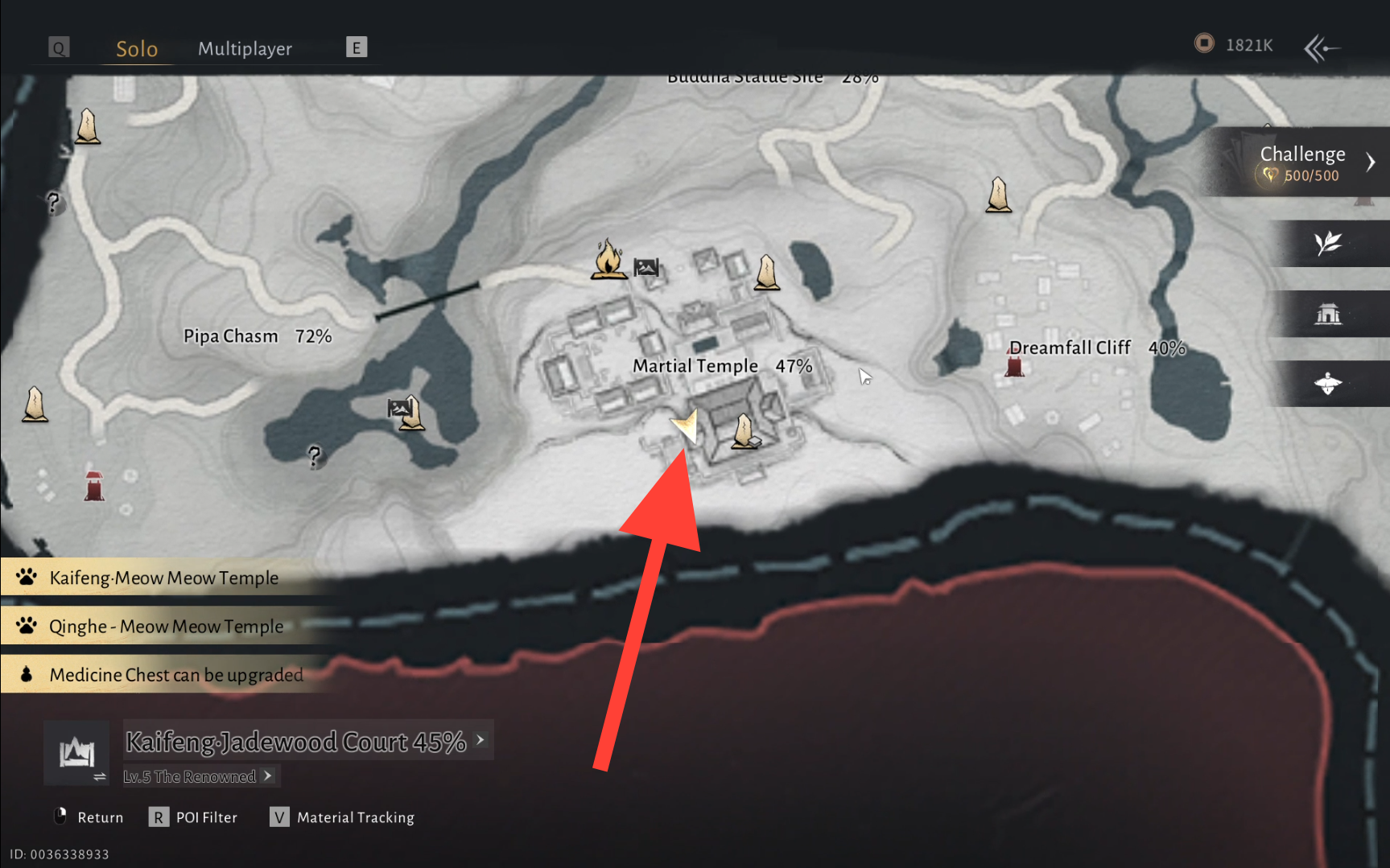Screen dimensions: 1390x868
Task: Select the question mark marker below Pipa Chasm
Action: pos(315,456)
